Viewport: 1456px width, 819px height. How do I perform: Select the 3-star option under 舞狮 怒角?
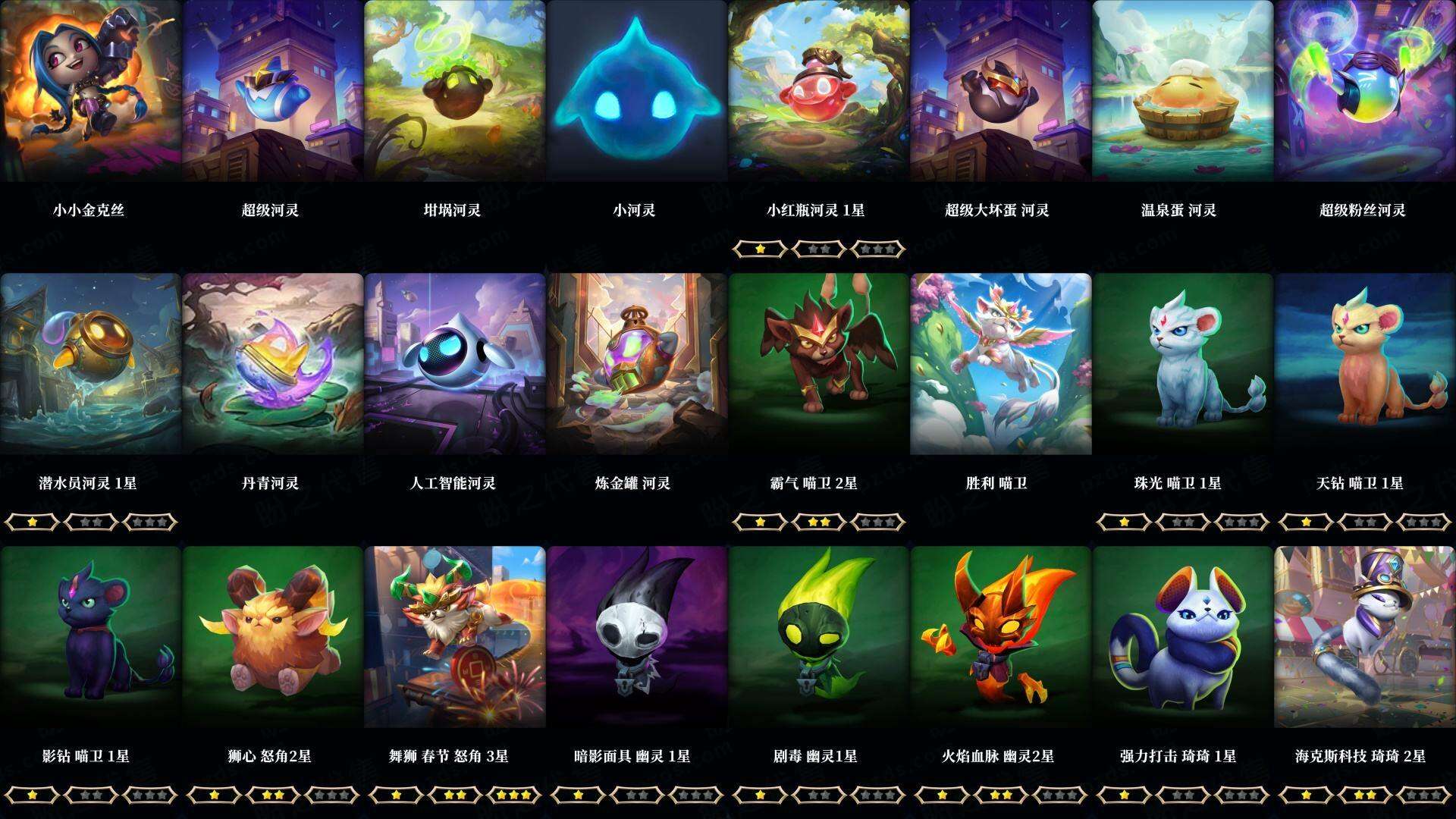(x=516, y=794)
